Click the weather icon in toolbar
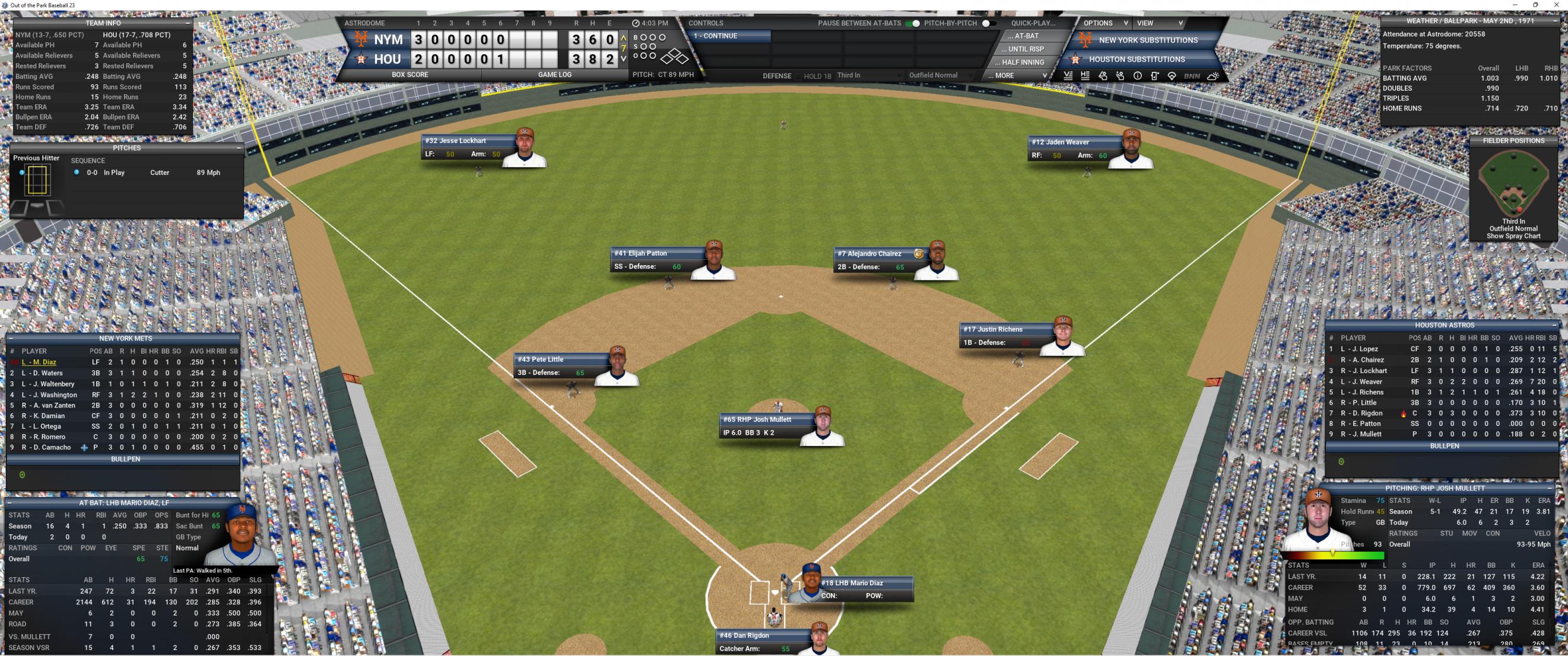This screenshot has width=1568, height=656. pyautogui.click(x=1212, y=76)
